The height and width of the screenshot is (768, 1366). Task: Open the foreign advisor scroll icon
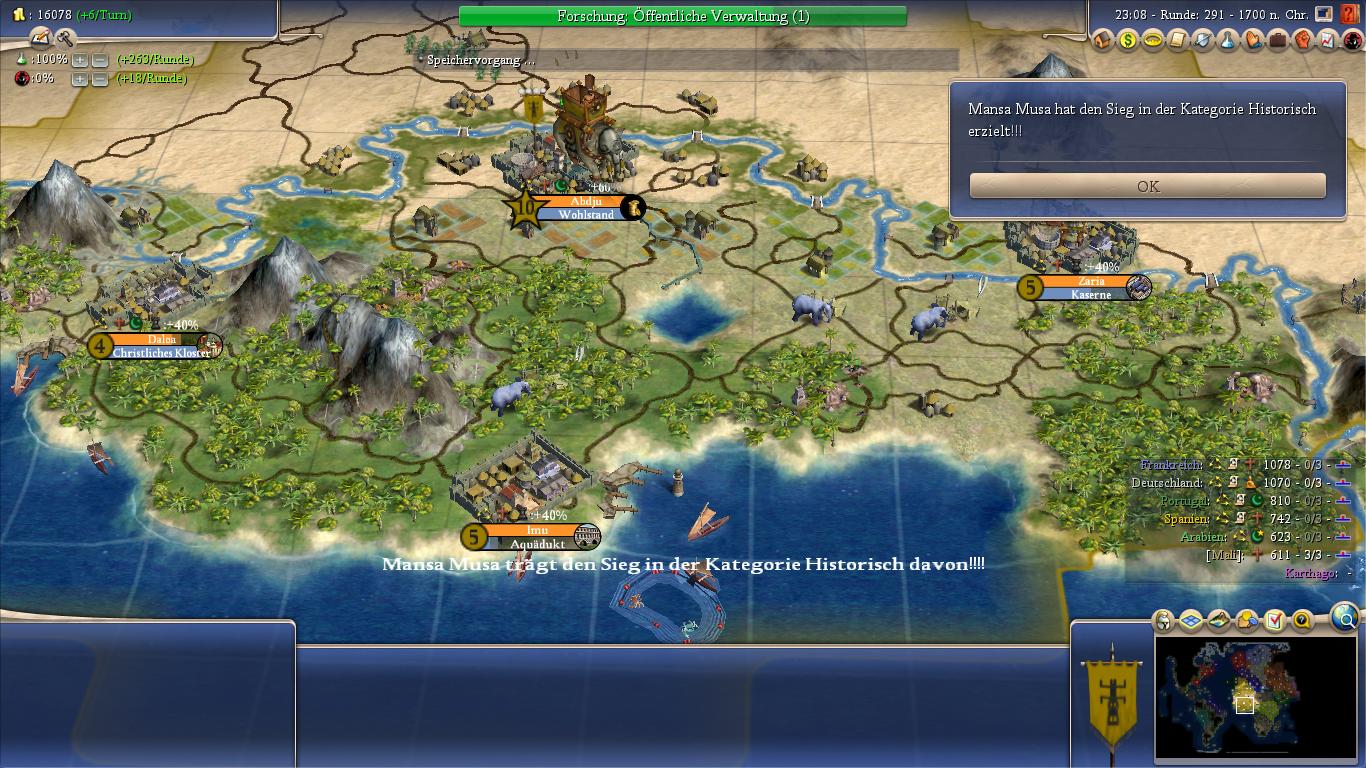click(1178, 41)
